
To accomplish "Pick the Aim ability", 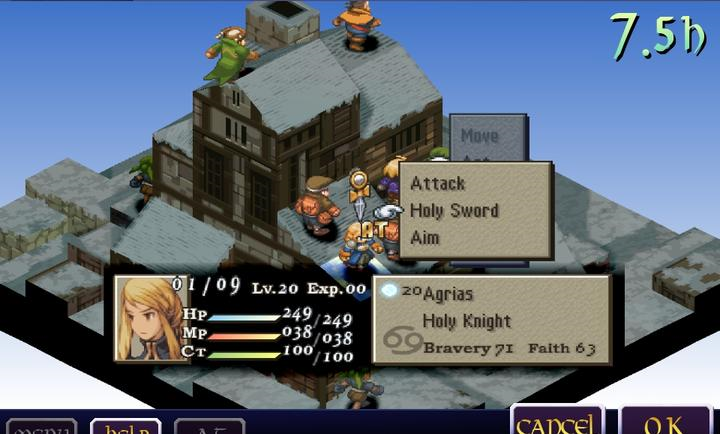I will (x=425, y=238).
